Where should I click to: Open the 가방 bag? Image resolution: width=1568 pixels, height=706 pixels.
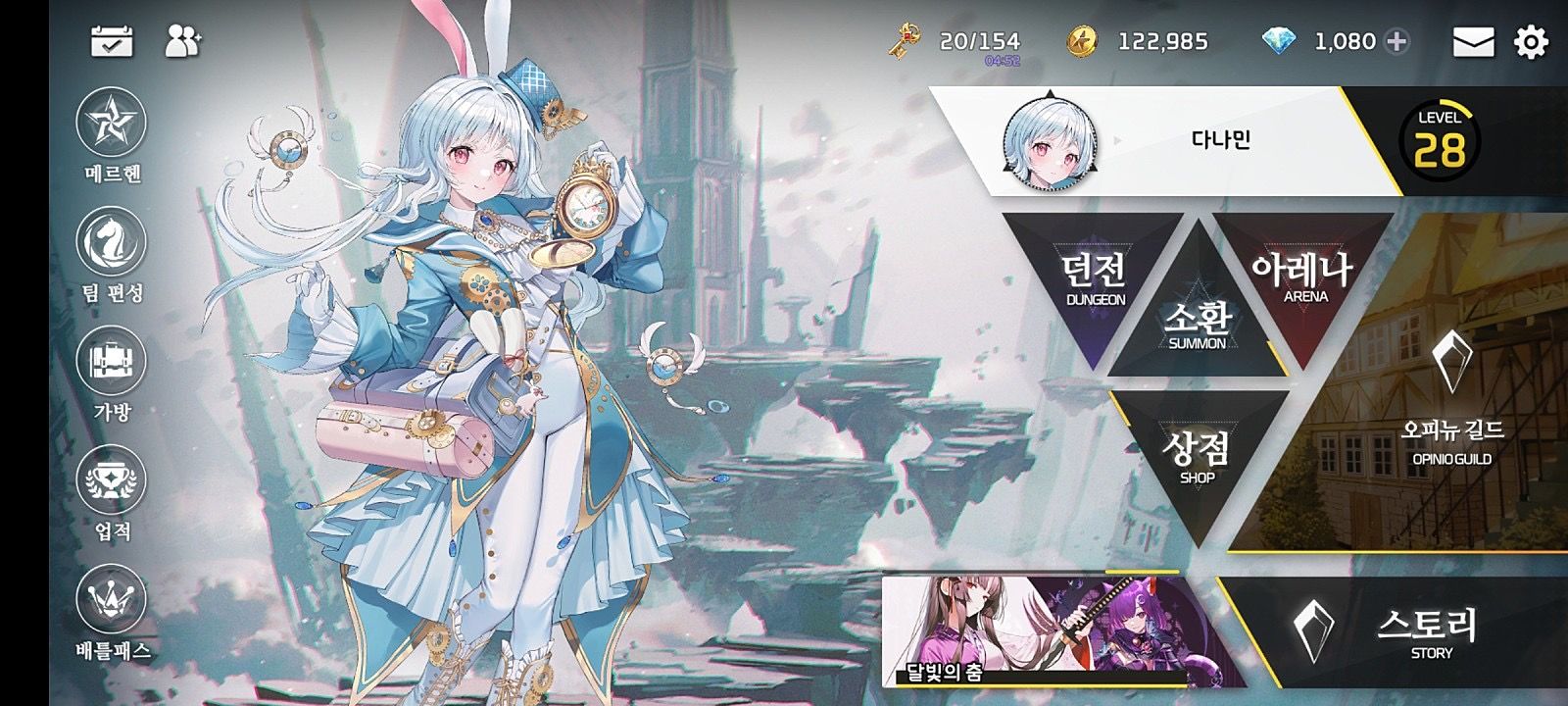111,362
